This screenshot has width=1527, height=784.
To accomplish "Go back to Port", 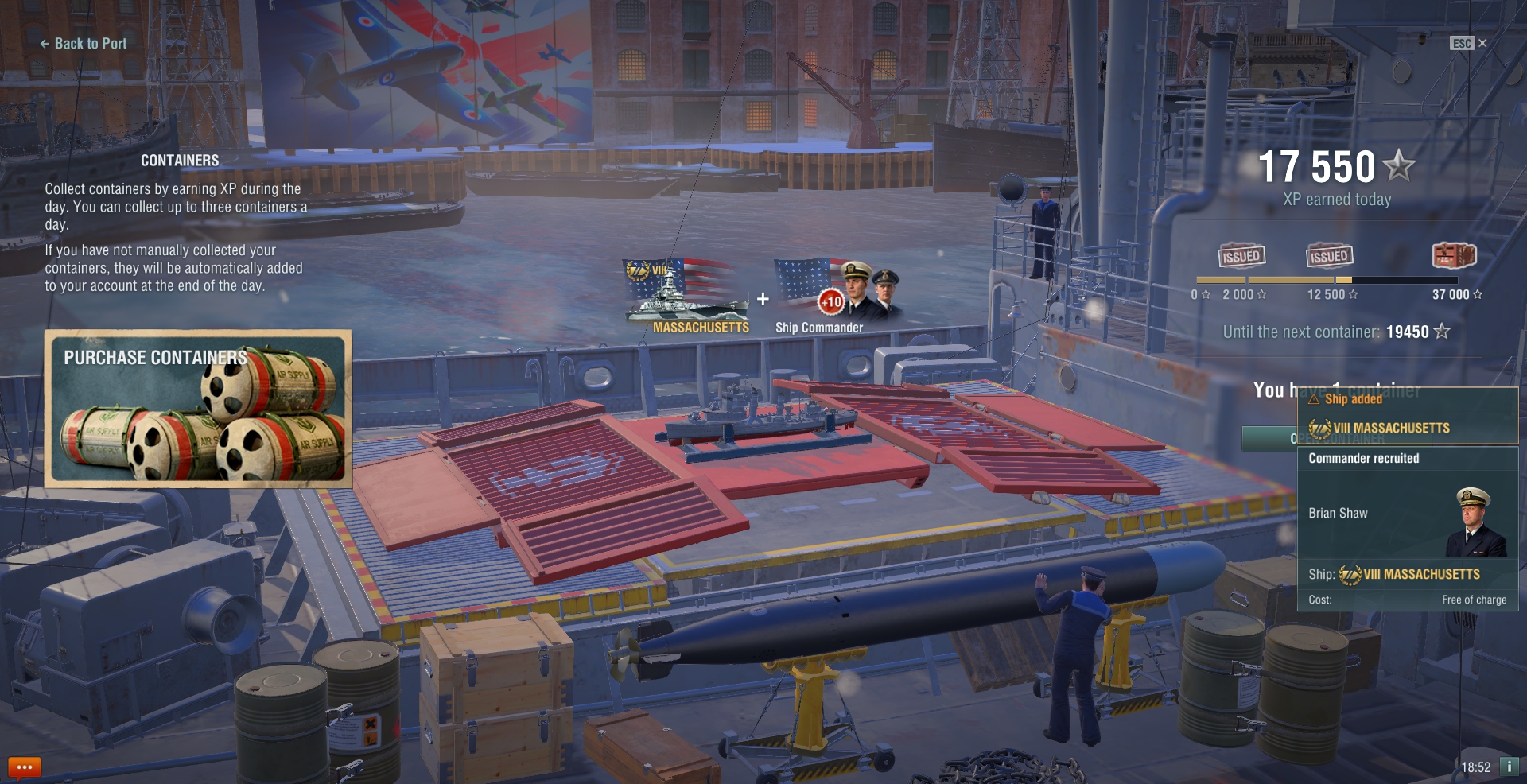I will click(84, 44).
